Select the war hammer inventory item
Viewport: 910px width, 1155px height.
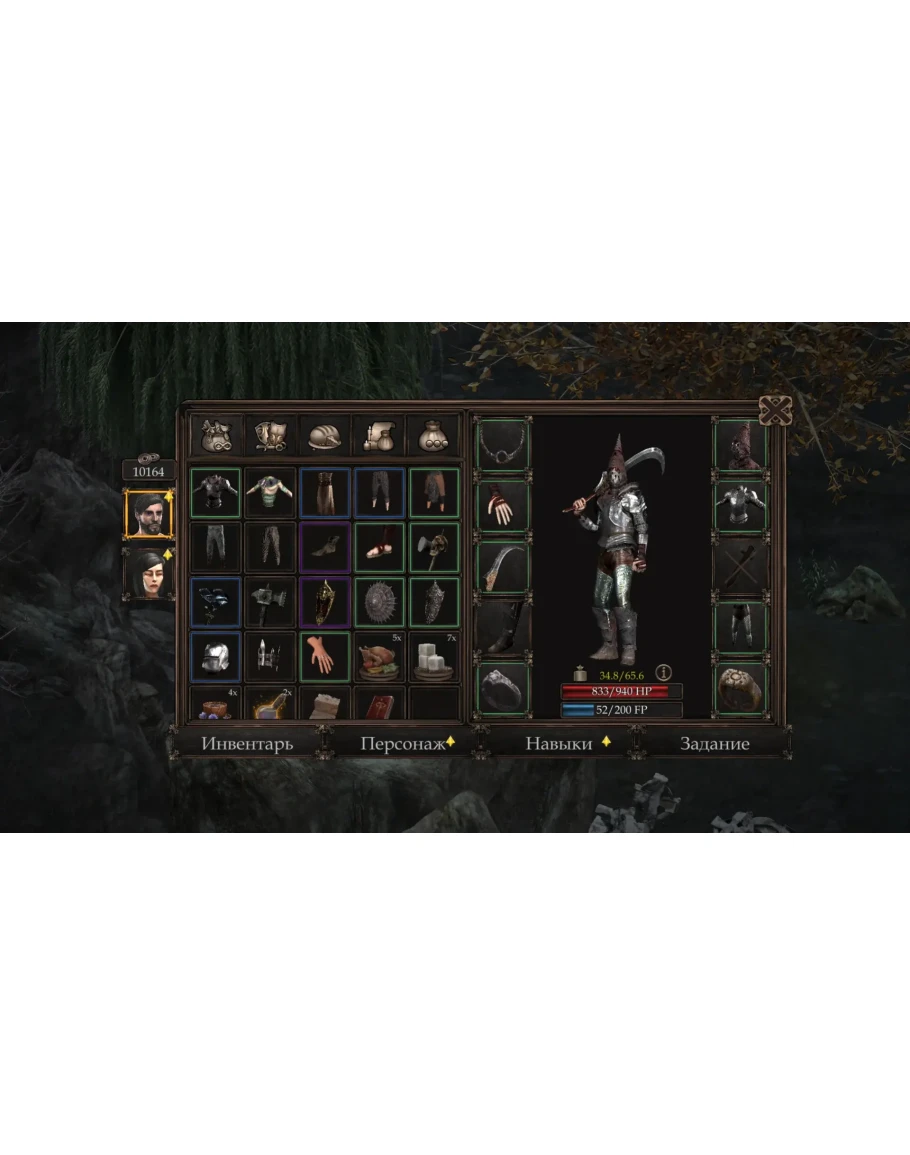tap(270, 602)
